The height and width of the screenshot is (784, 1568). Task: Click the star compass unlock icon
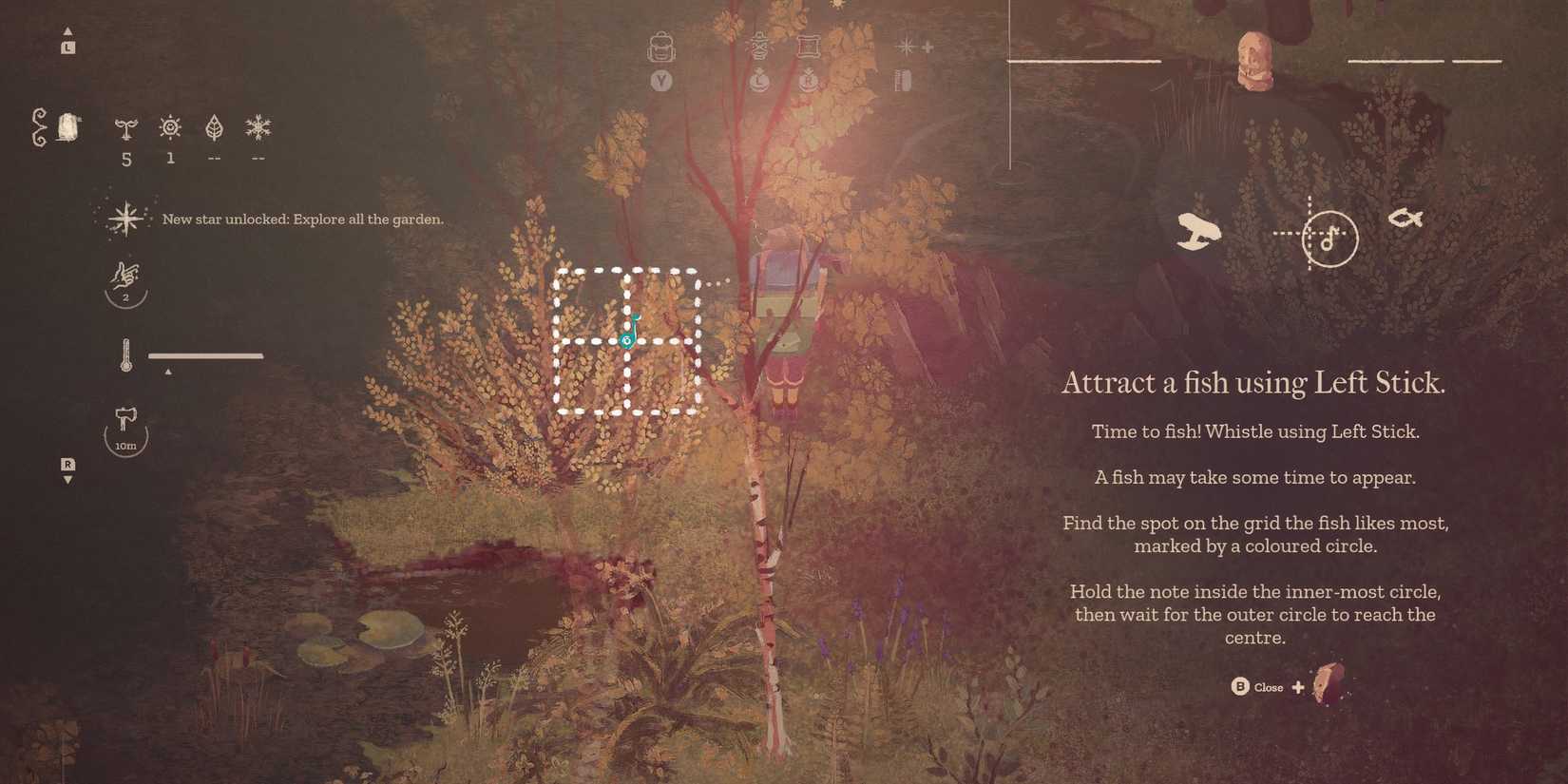coord(126,218)
